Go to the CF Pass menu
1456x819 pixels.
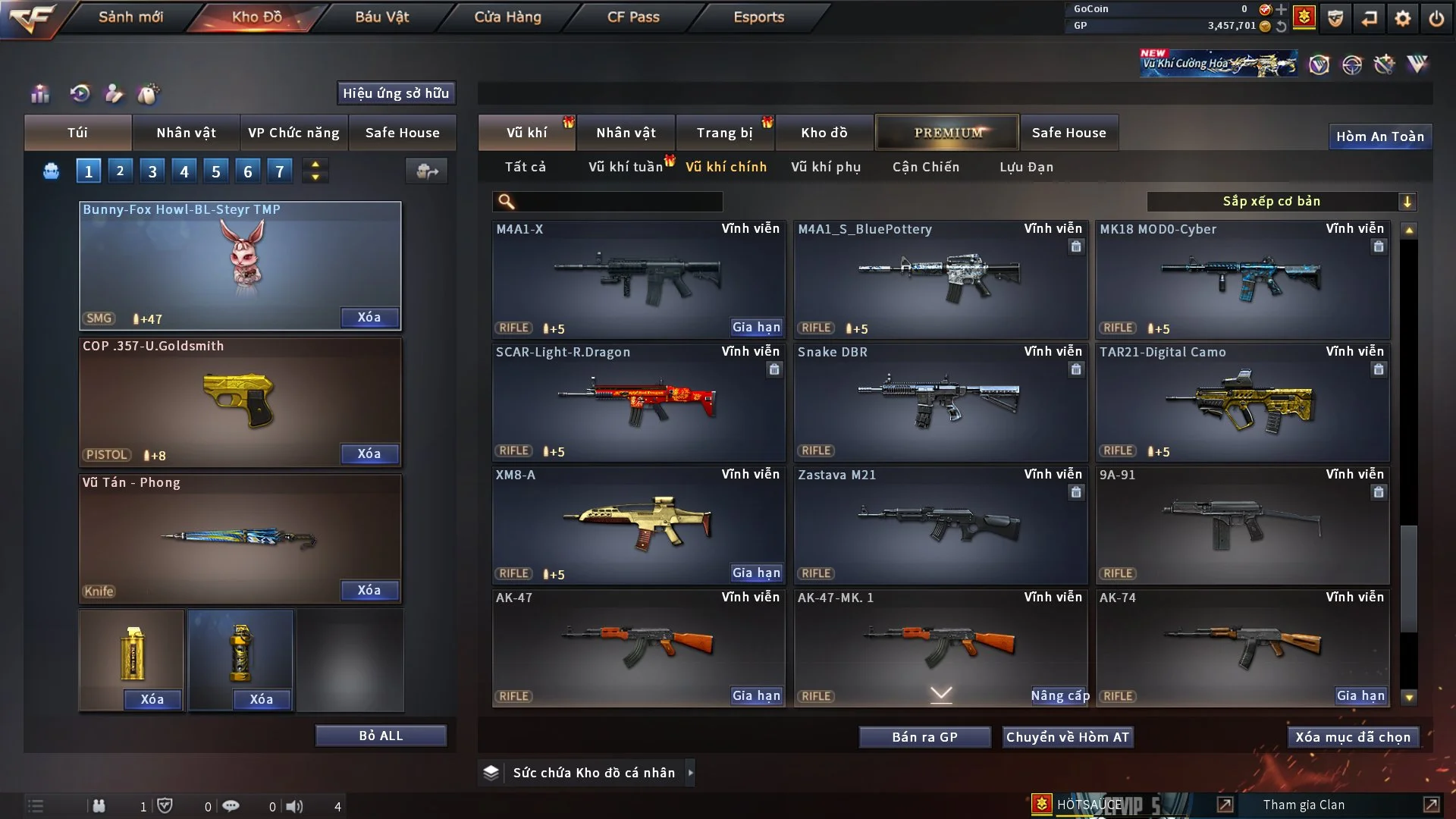click(633, 17)
